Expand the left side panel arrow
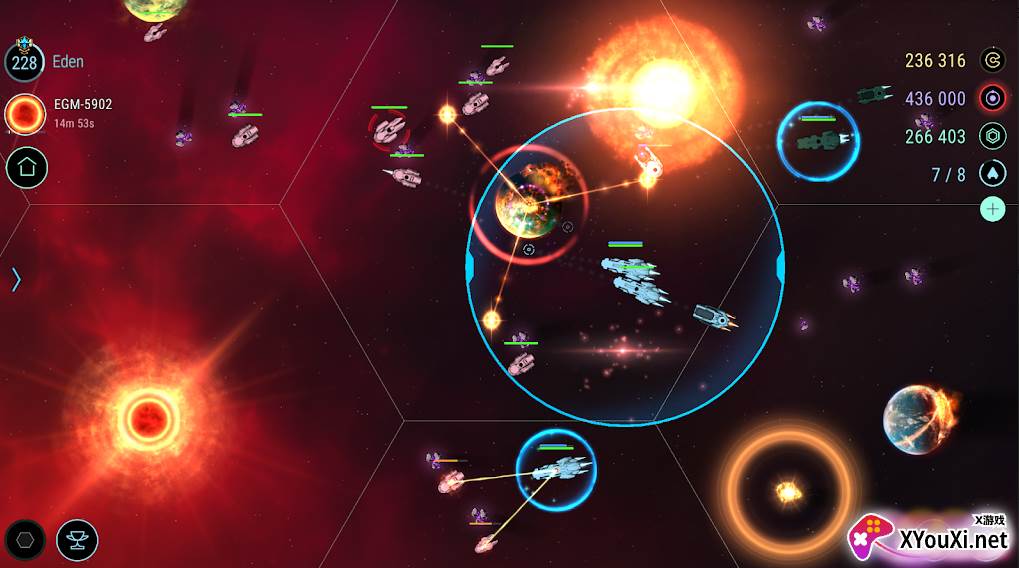 click(x=16, y=279)
